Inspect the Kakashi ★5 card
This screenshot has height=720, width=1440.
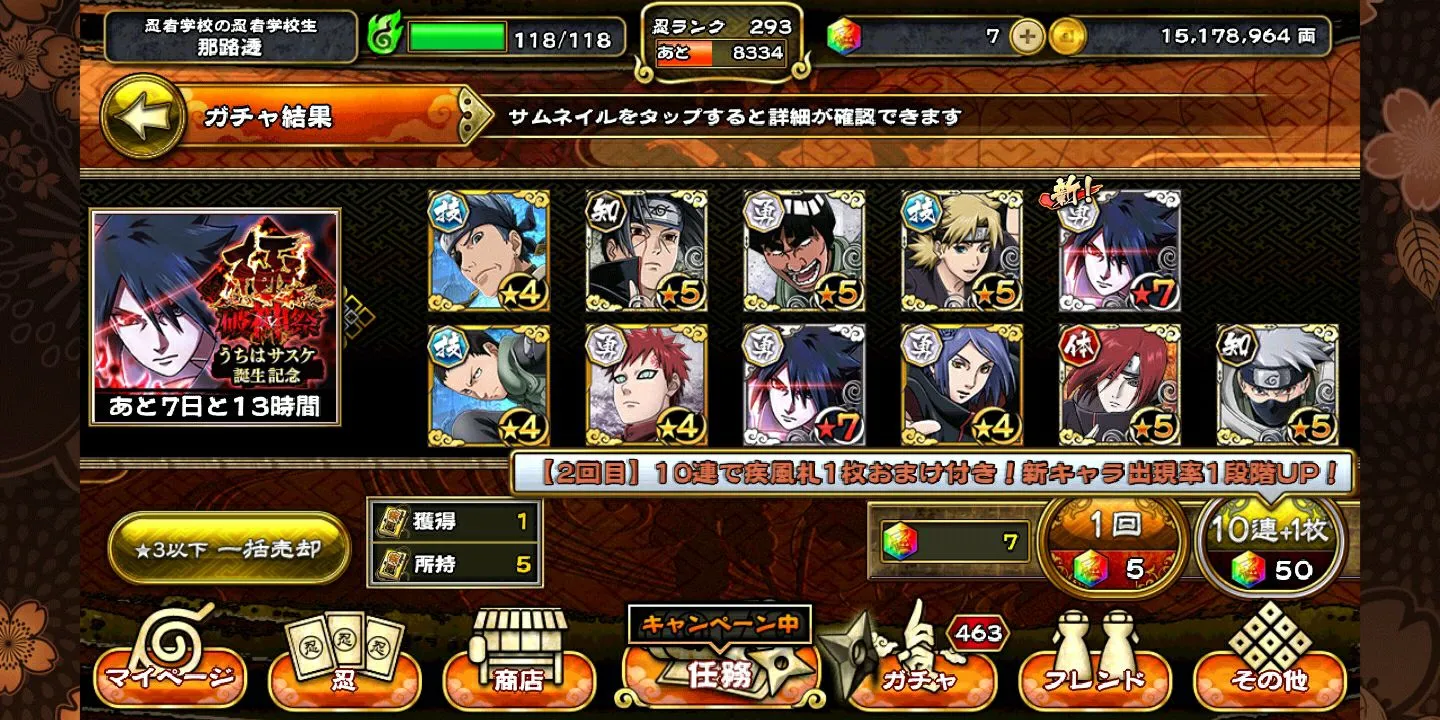point(1277,385)
